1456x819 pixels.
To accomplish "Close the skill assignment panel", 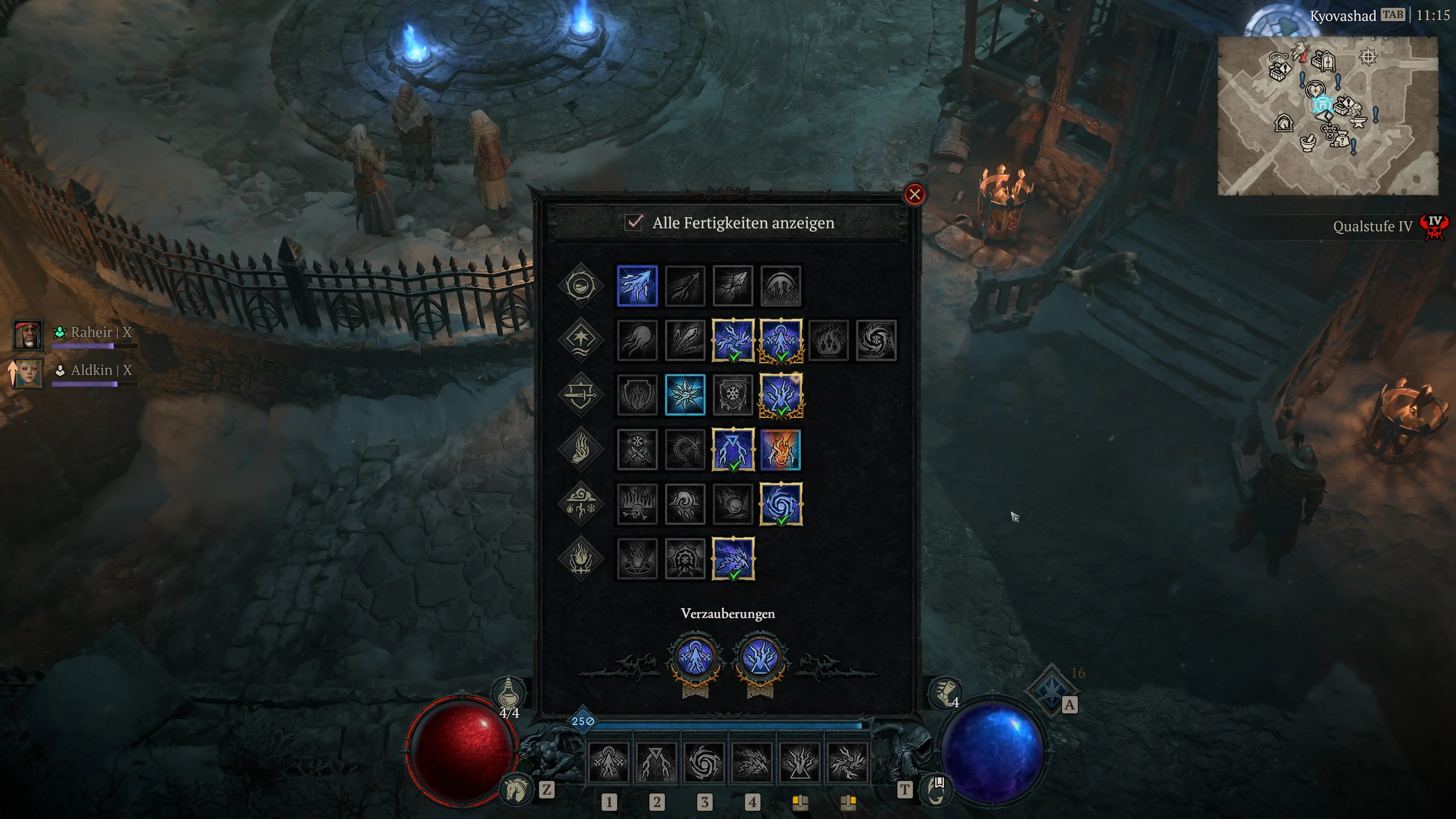I will click(914, 195).
